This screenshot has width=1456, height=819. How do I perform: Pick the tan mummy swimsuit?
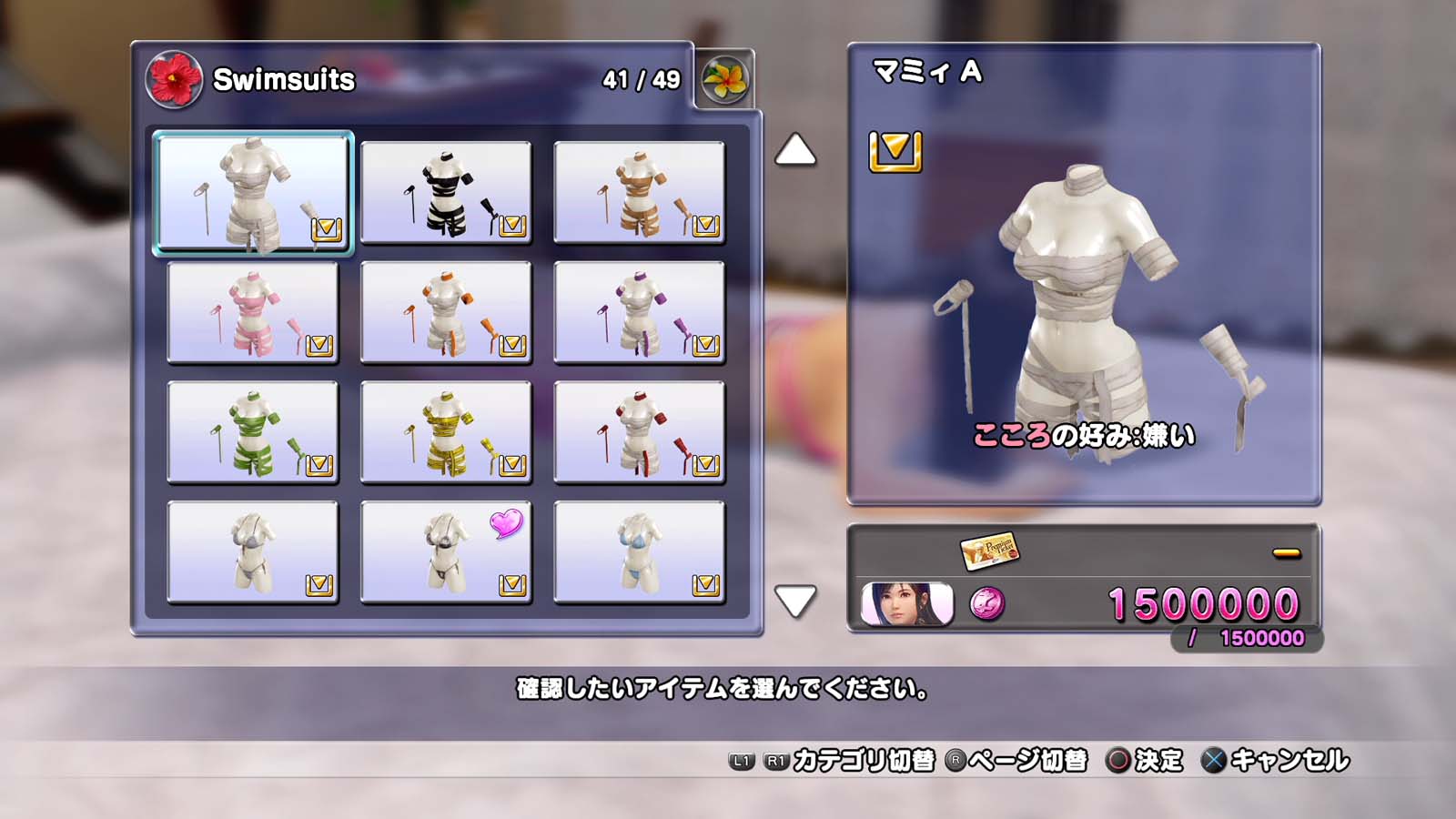639,193
